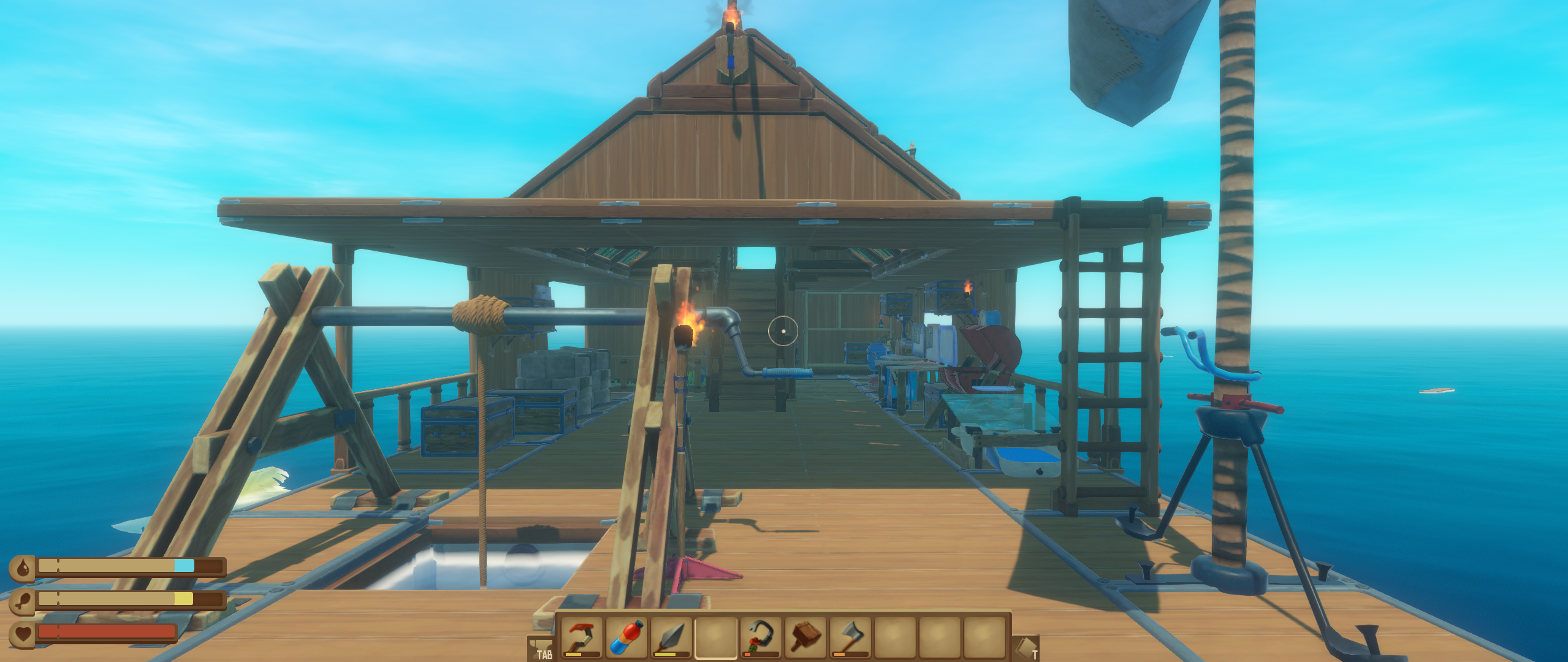Select the wooden building hammer slot
The width and height of the screenshot is (1568, 662).
coord(805,637)
